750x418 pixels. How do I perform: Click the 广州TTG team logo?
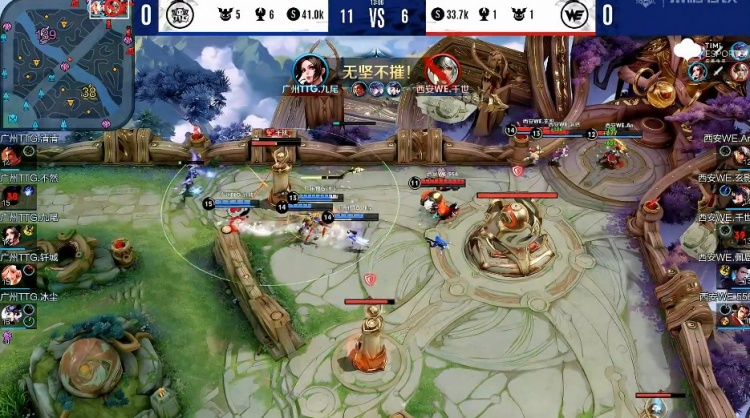pyautogui.click(x=180, y=15)
